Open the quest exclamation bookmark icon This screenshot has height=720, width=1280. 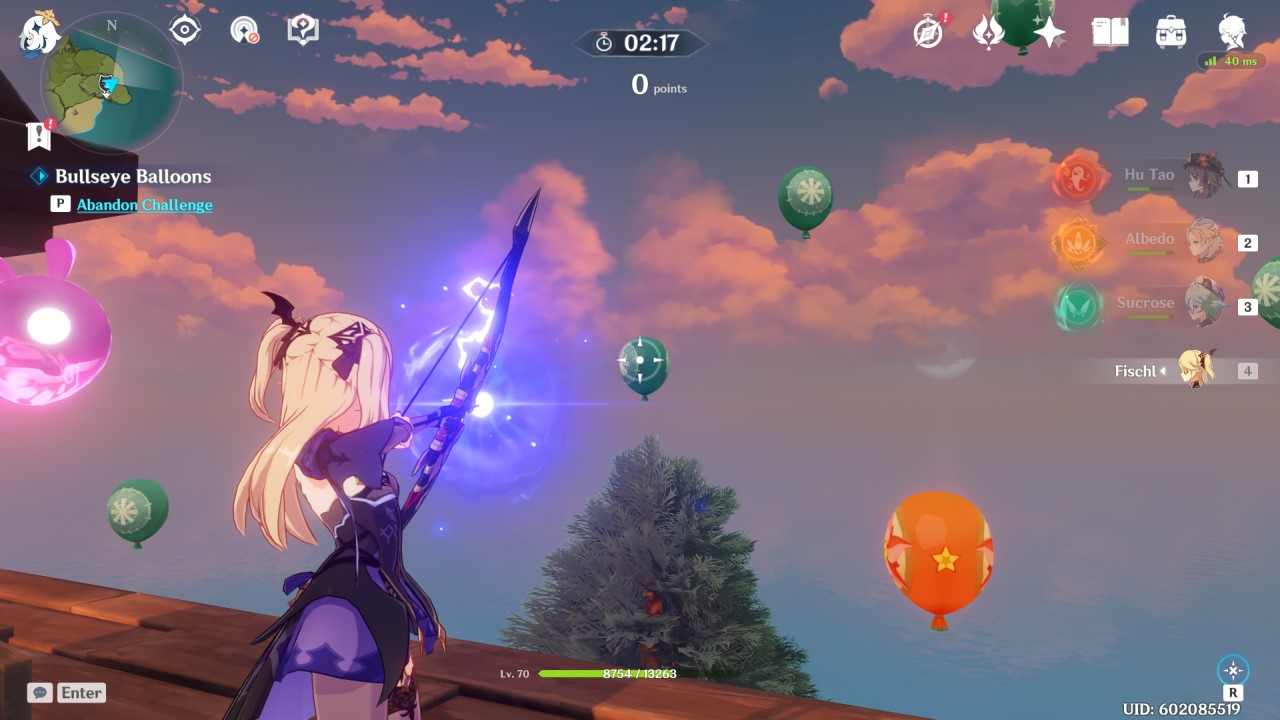click(x=39, y=135)
